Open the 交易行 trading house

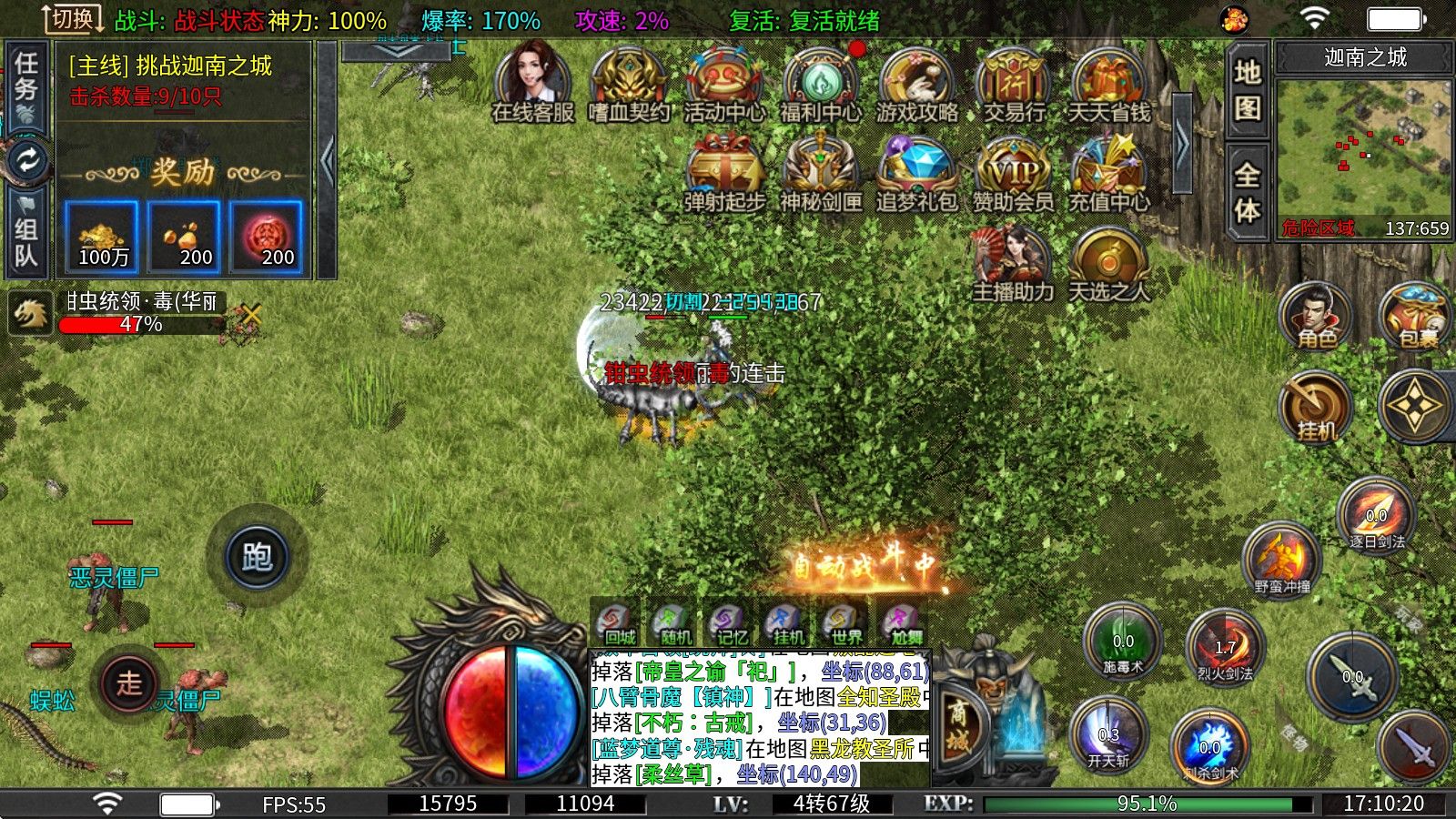(x=1013, y=80)
